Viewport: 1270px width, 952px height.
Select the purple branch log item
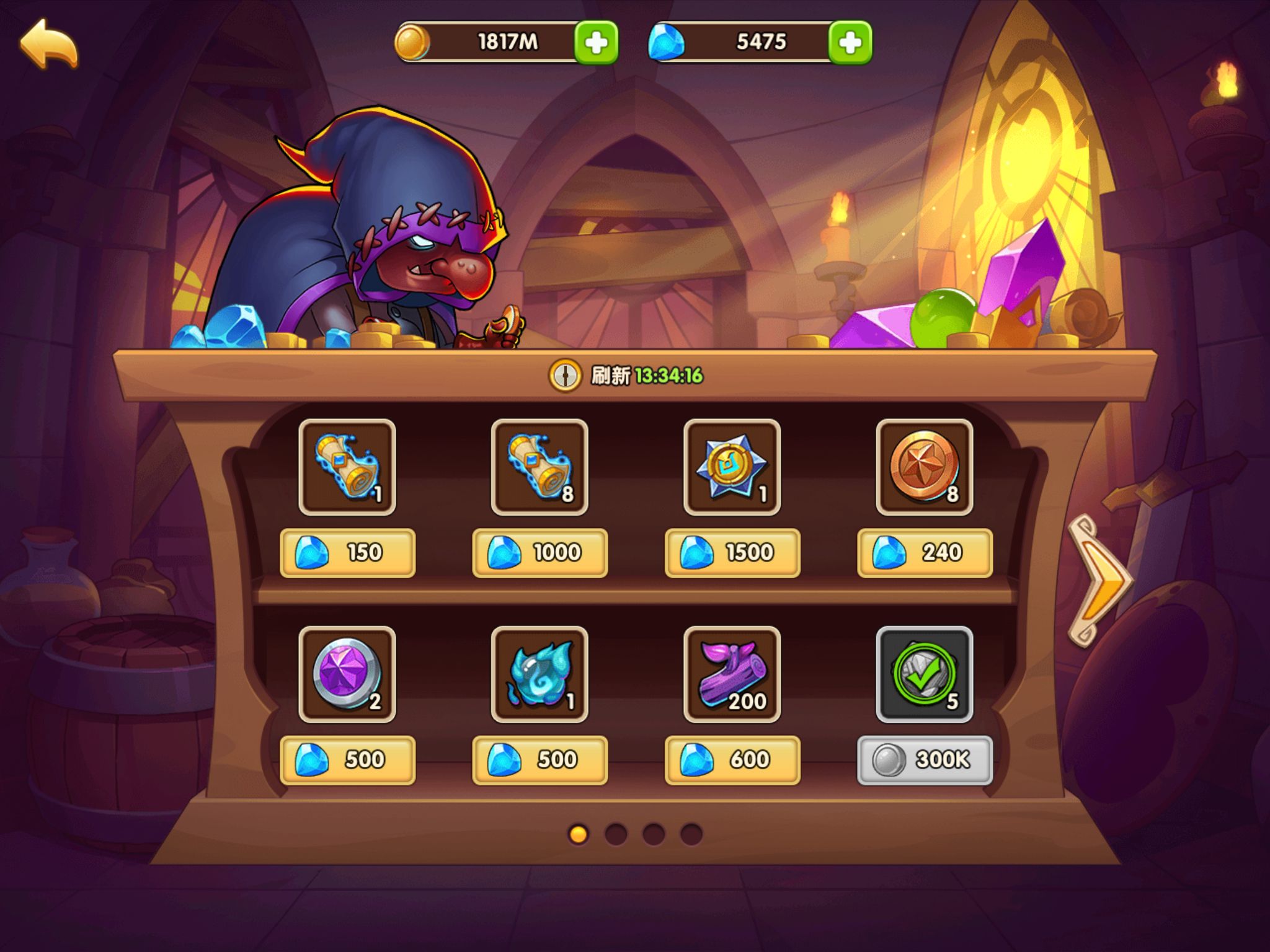pos(732,674)
